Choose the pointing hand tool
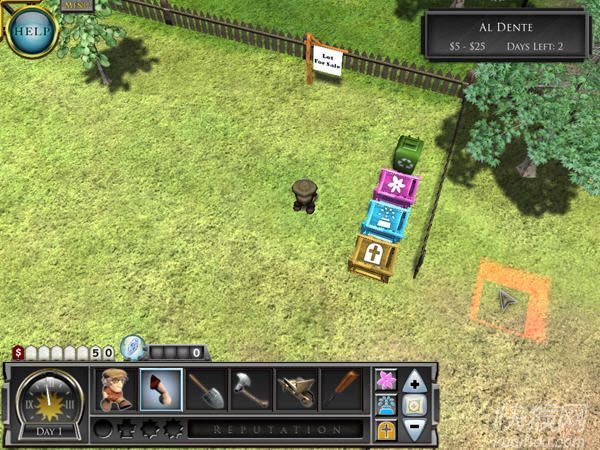 [x=160, y=390]
